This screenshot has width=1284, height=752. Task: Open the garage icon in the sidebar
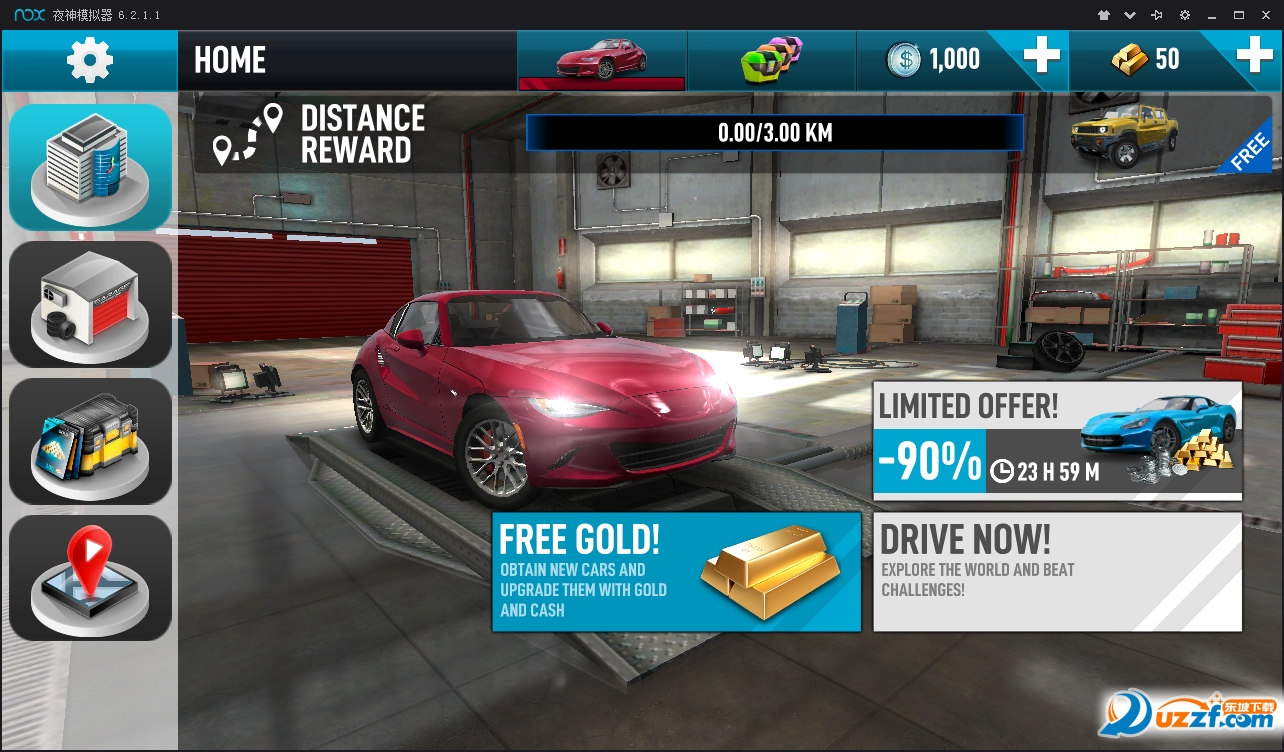coord(89,303)
